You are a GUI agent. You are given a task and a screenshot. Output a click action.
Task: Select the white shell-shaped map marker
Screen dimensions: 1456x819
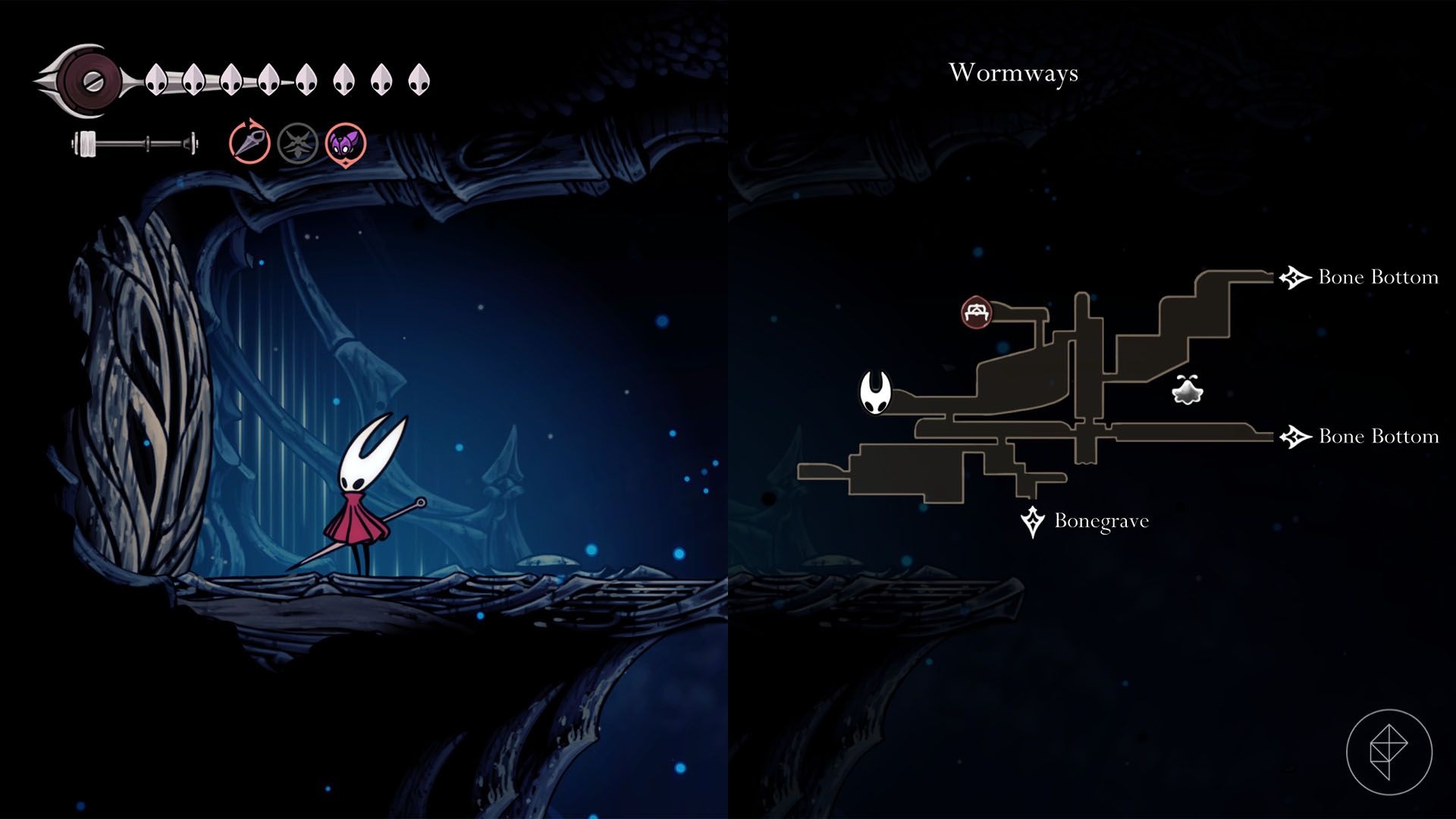pyautogui.click(x=1187, y=390)
